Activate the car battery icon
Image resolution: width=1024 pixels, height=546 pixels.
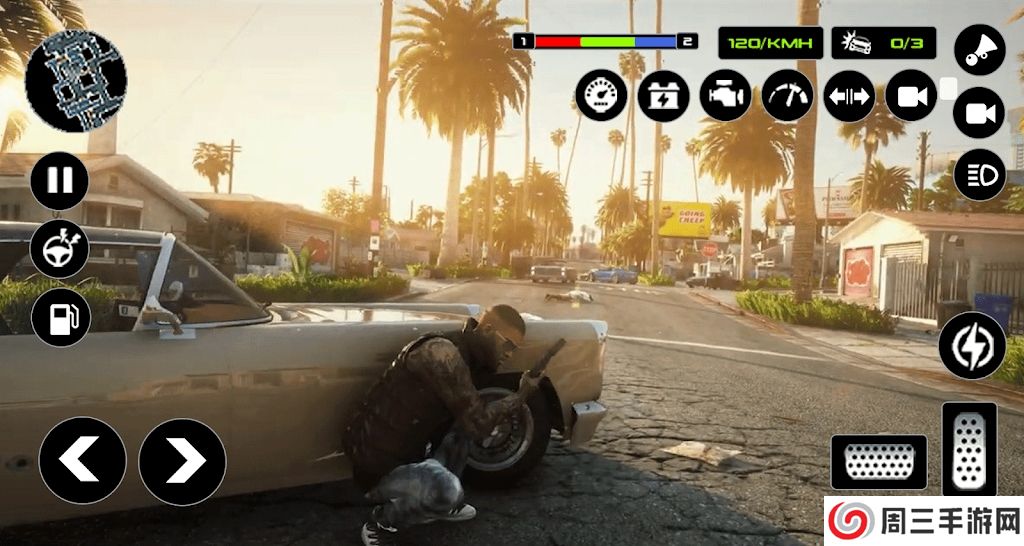(x=663, y=96)
